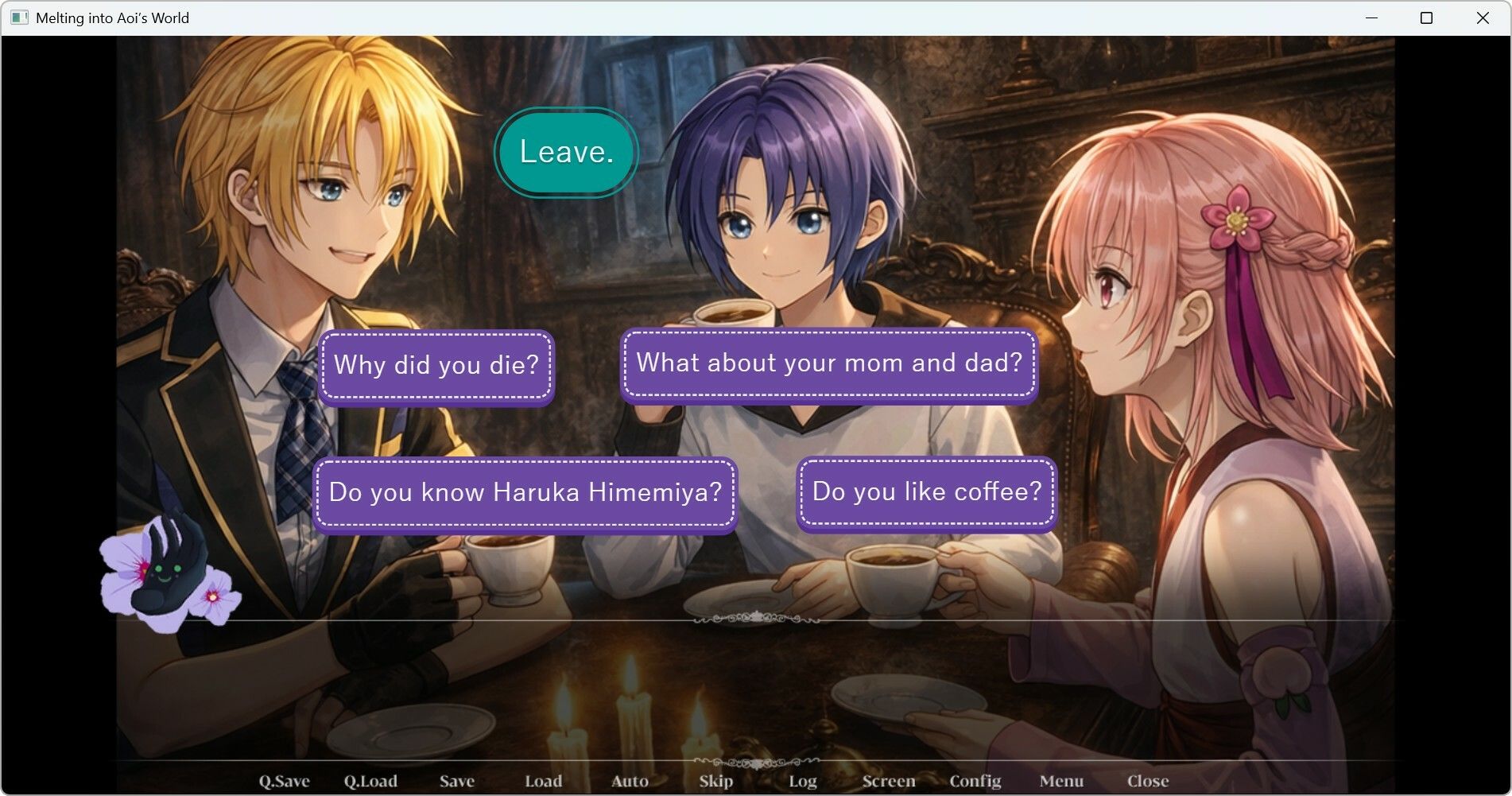Activate the Skip function
The height and width of the screenshot is (796, 1512).
(716, 781)
